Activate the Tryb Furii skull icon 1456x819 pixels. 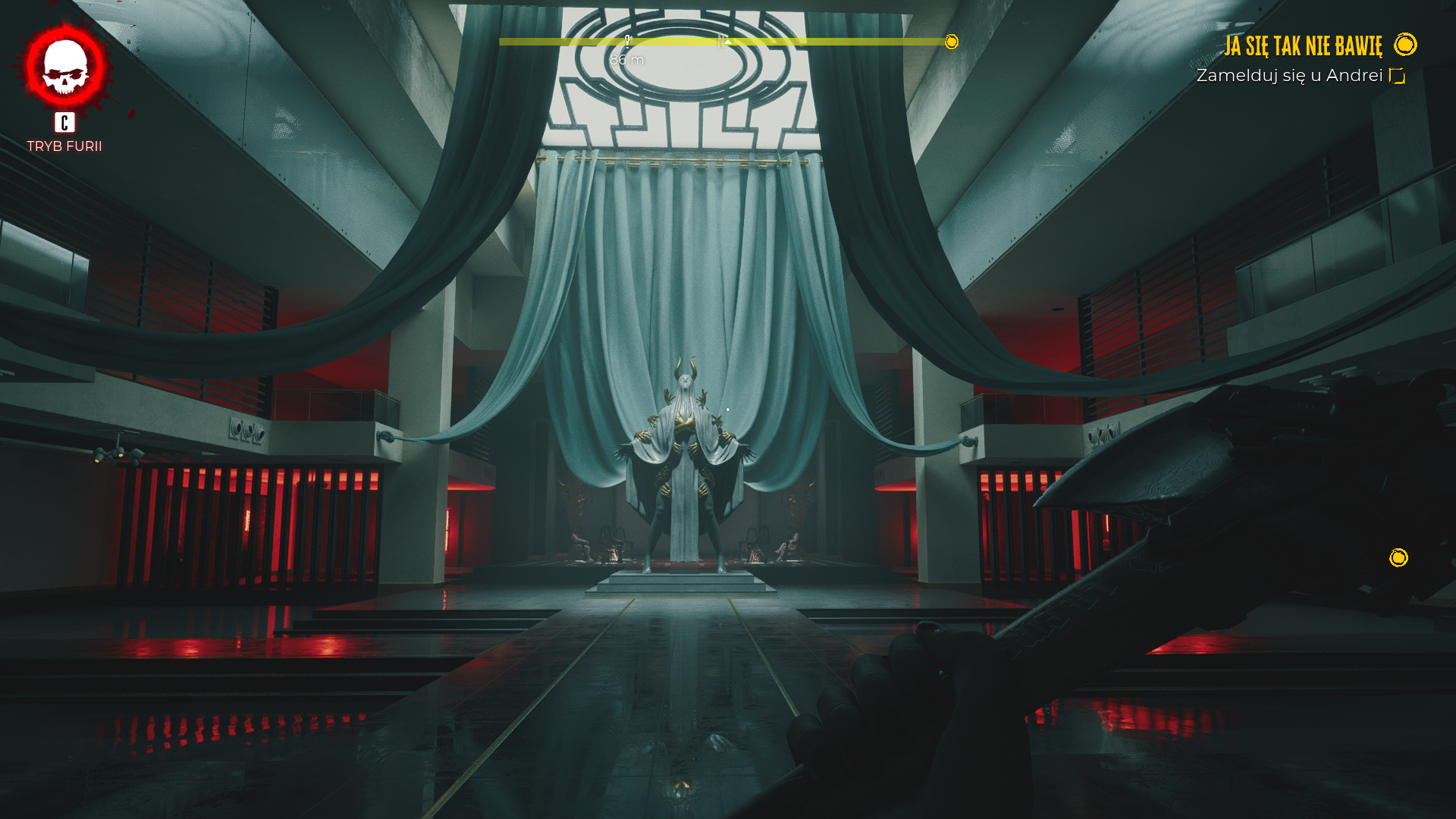65,67
